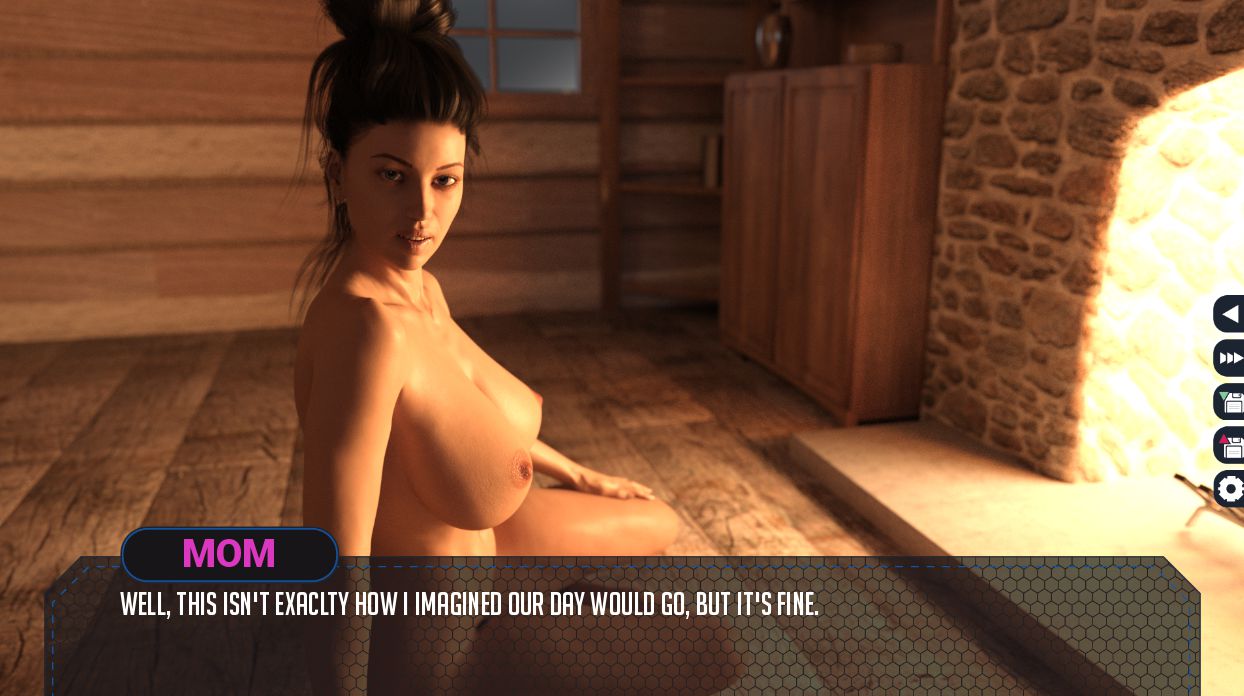Advance the dialogue by clicking the text box
The height and width of the screenshot is (696, 1244).
point(620,640)
